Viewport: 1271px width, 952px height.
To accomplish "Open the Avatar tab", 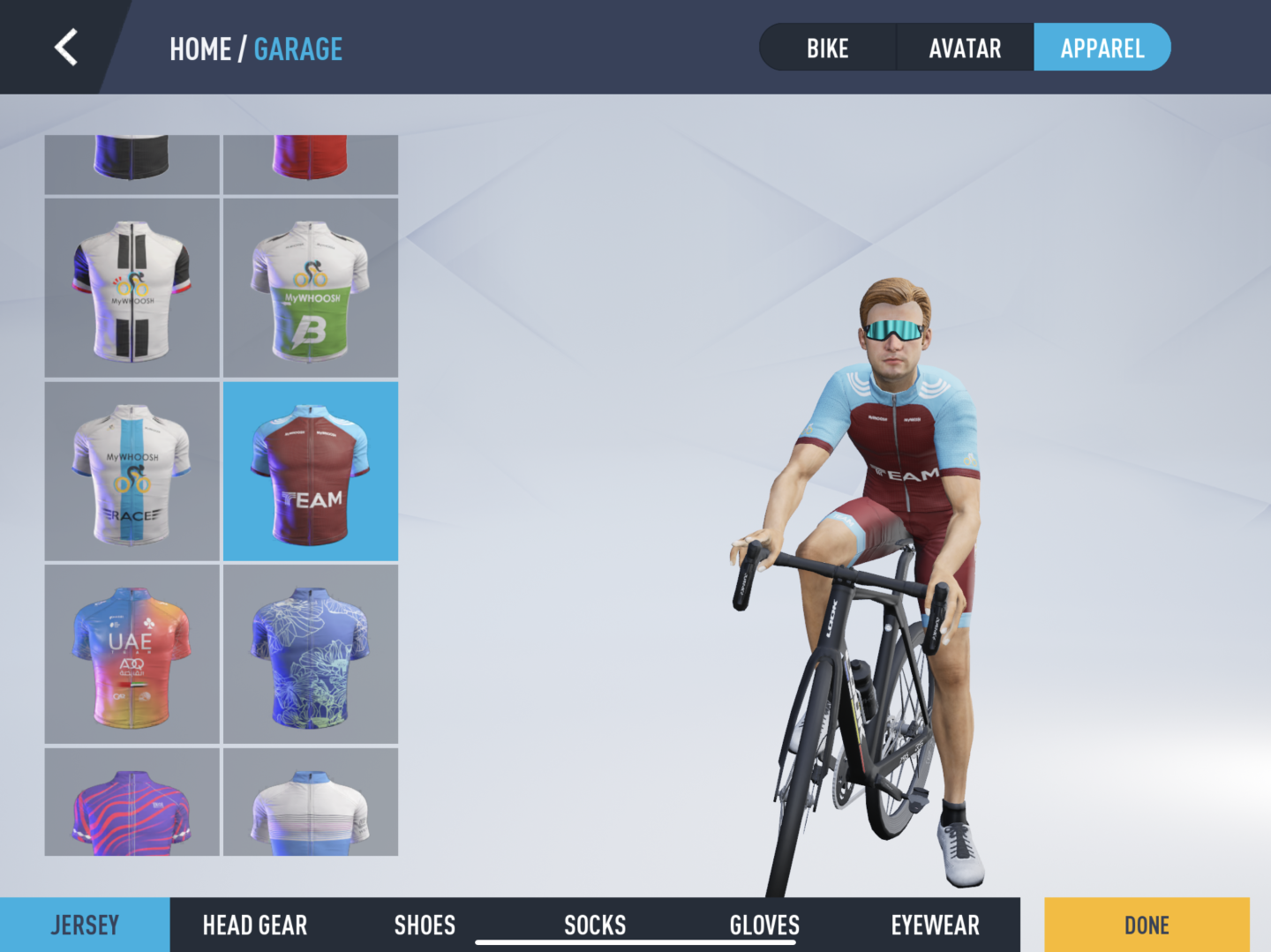I will coord(965,49).
